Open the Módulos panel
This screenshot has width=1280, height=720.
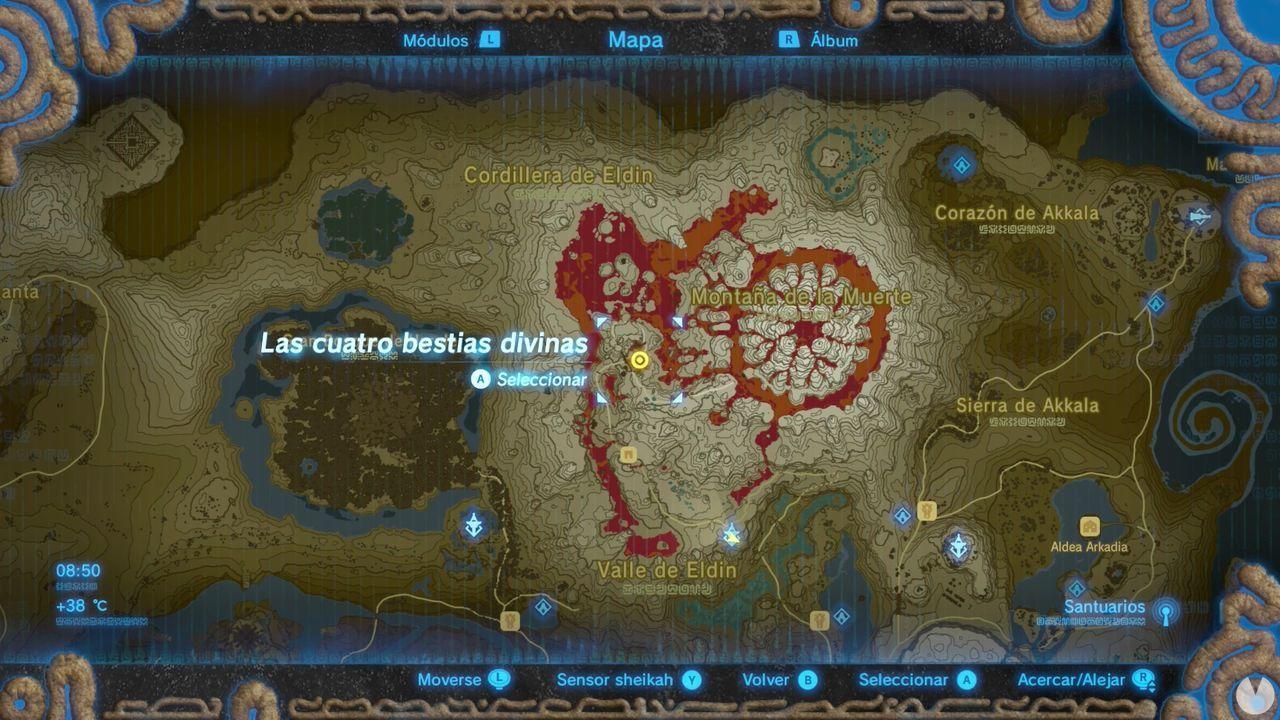click(x=437, y=41)
